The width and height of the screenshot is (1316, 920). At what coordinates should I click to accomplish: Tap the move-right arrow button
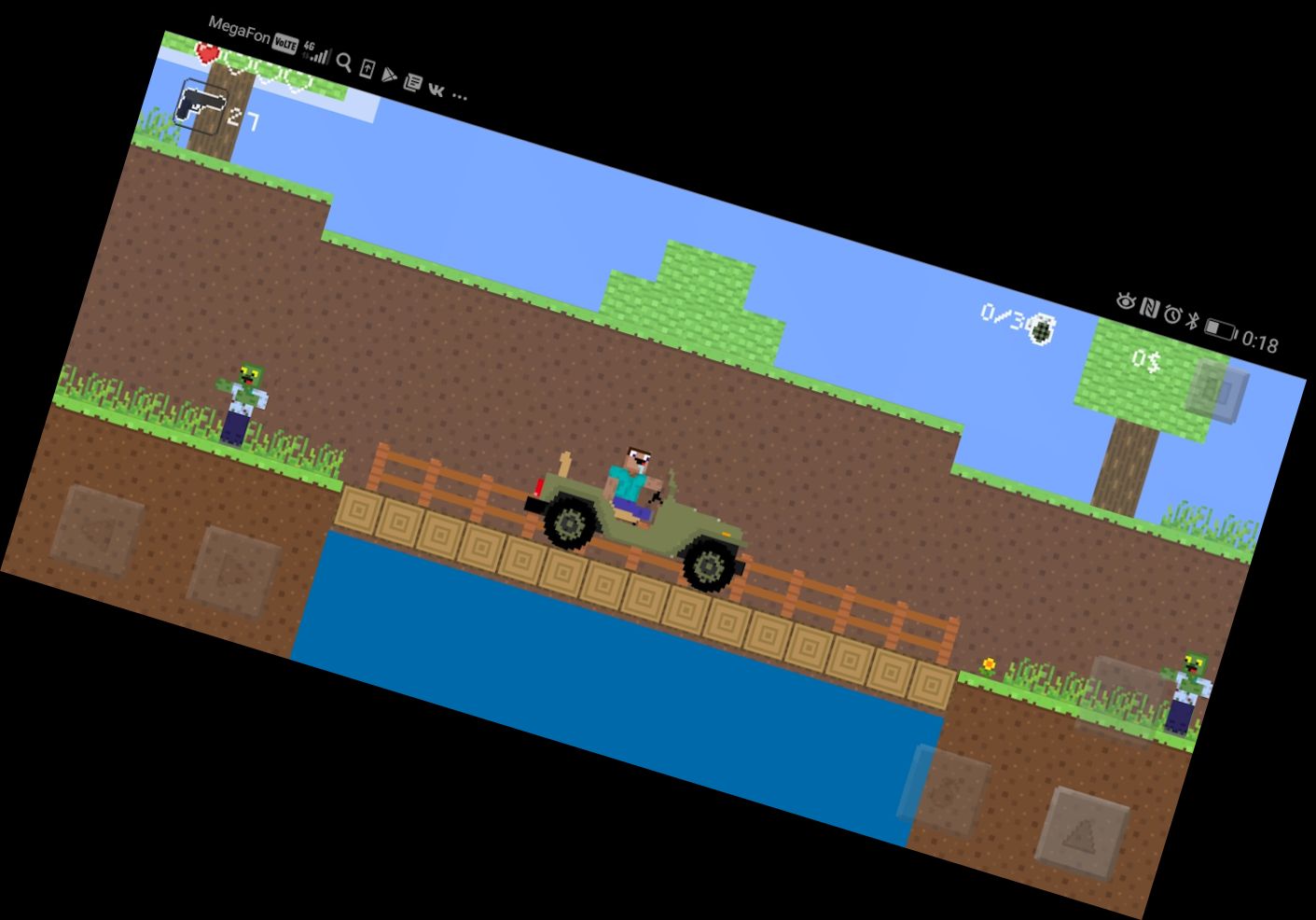[233, 572]
